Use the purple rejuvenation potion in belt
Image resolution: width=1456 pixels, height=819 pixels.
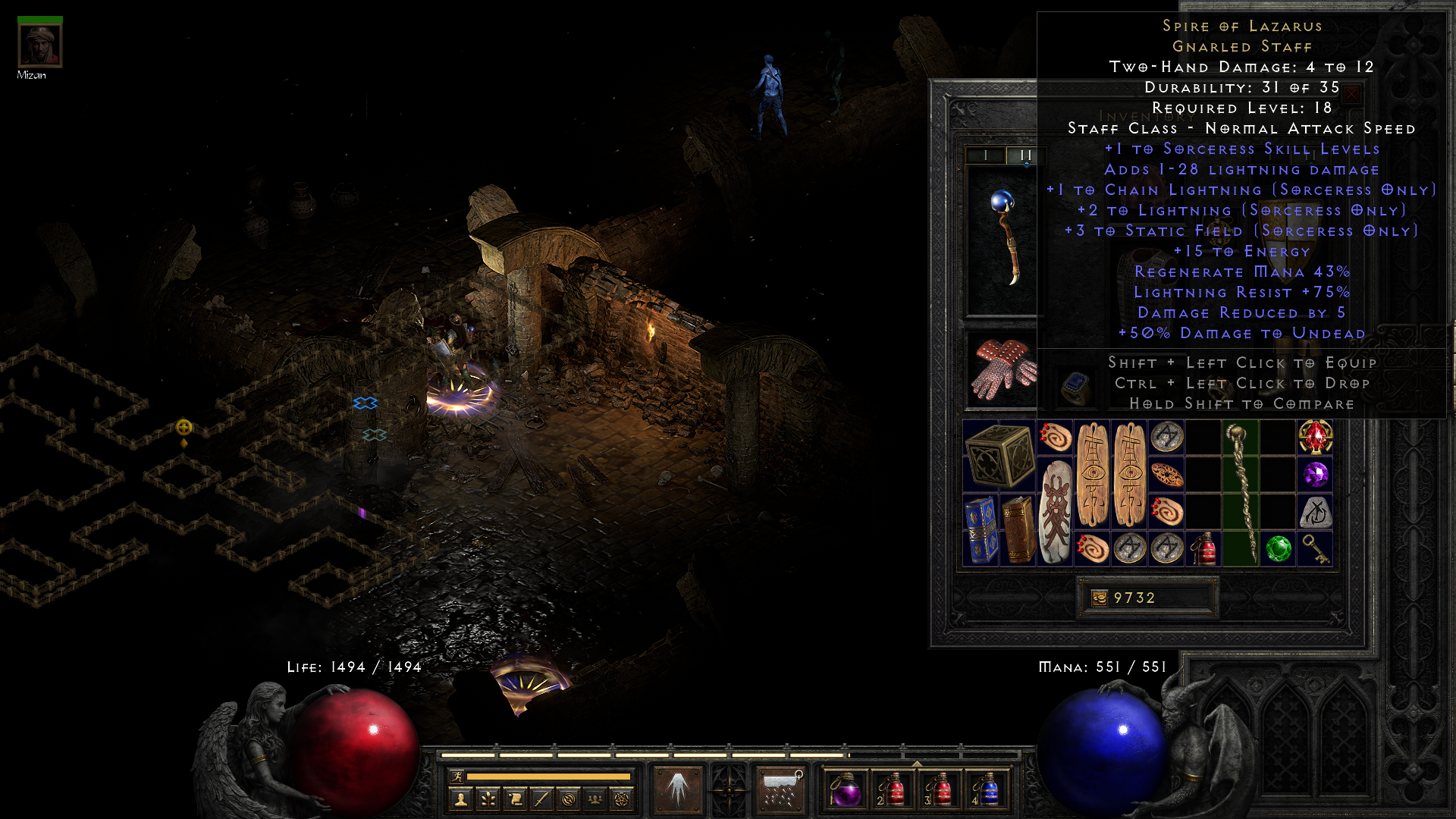[x=845, y=789]
